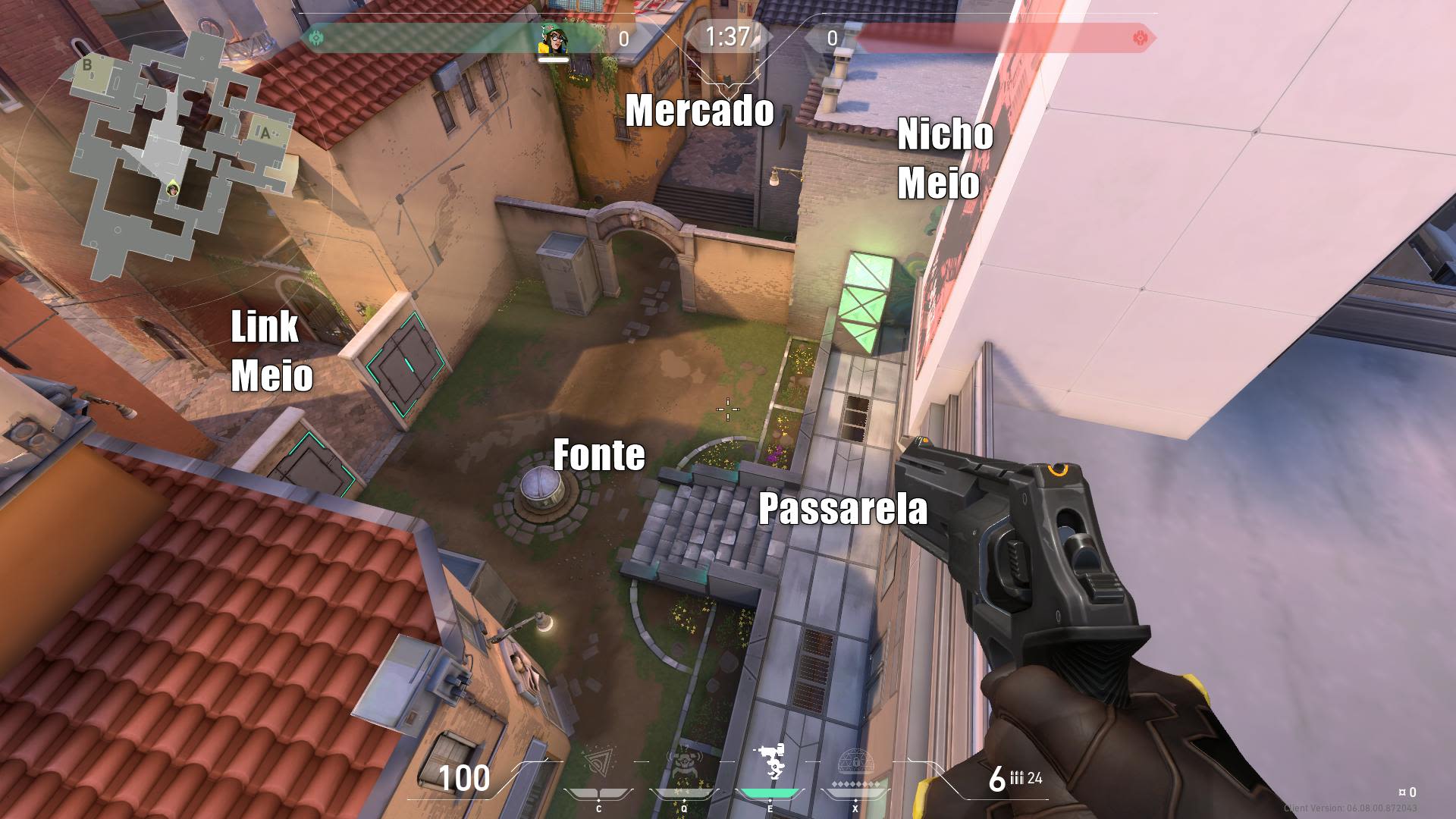
Task: Click the allied team score of 0
Action: [x=623, y=36]
